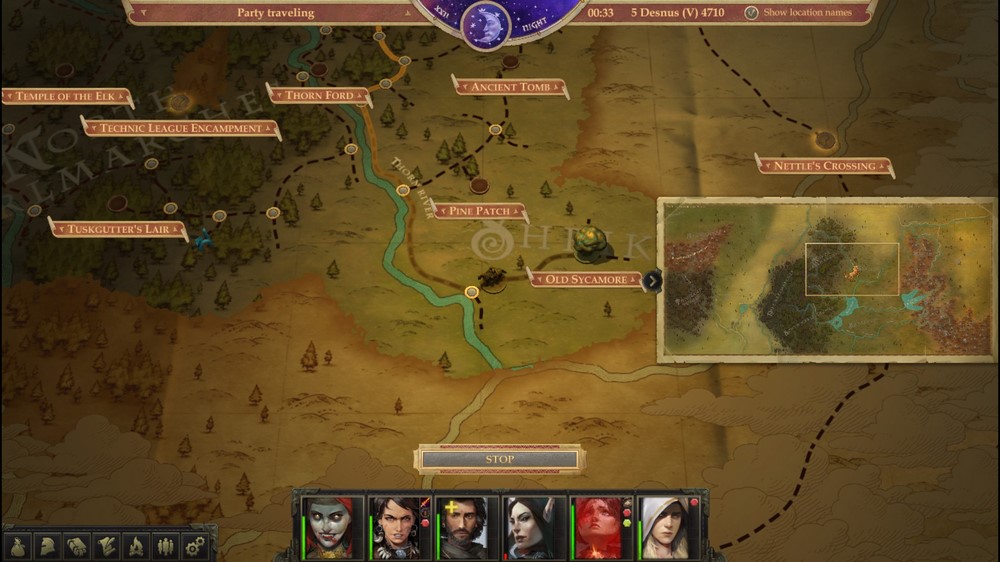The width and height of the screenshot is (1000, 562).
Task: Click the Thorn Ford location label
Action: click(x=320, y=95)
